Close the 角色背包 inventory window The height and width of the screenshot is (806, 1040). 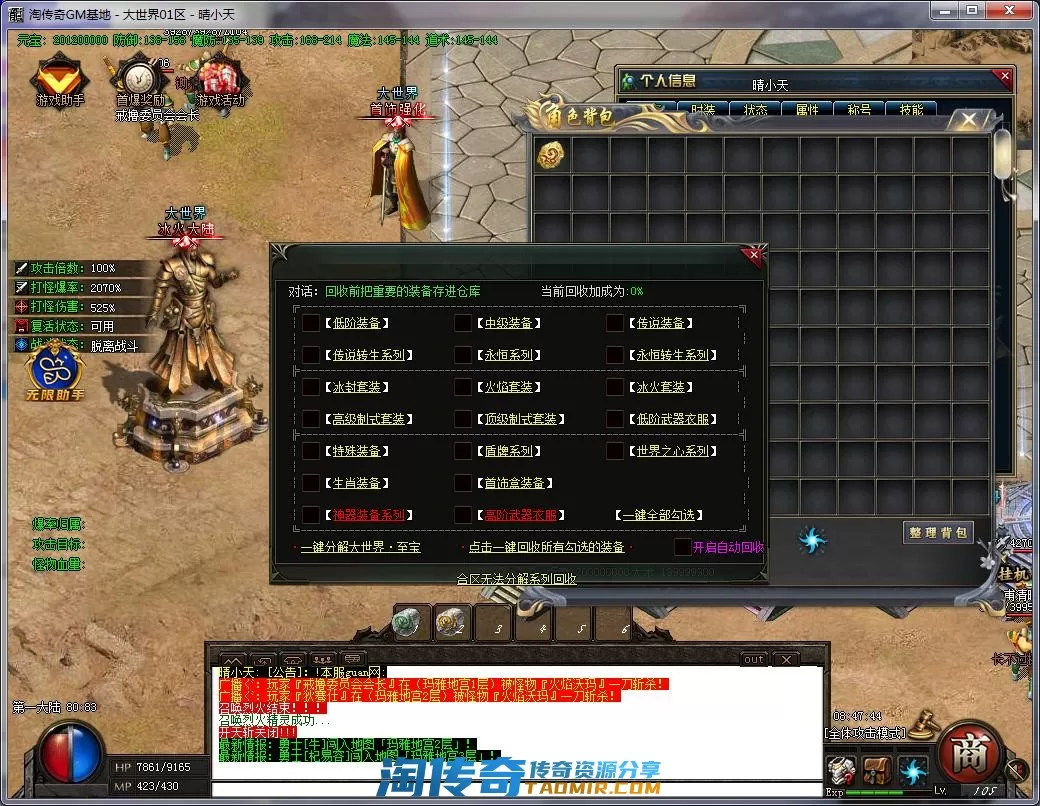tap(968, 120)
